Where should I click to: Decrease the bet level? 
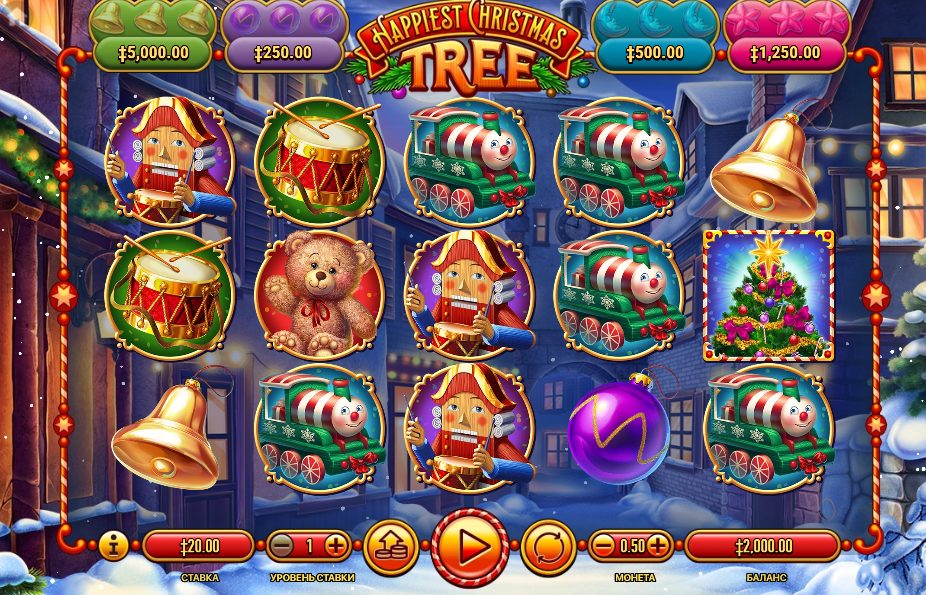(284, 546)
